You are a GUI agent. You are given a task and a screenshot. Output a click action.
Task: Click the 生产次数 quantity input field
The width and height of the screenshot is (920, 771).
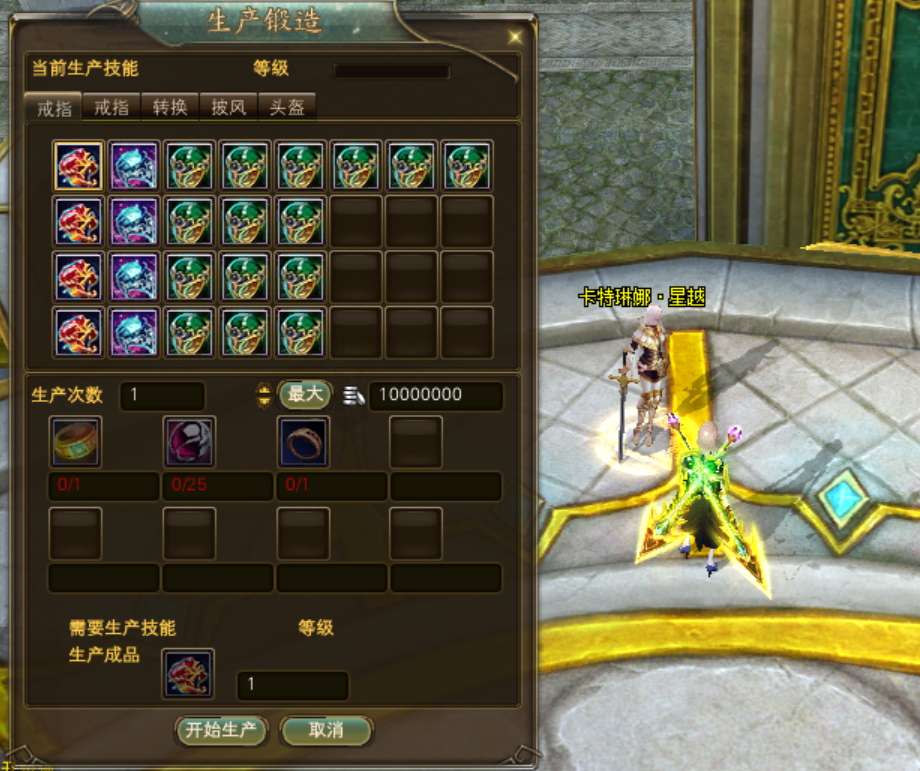pyautogui.click(x=162, y=395)
